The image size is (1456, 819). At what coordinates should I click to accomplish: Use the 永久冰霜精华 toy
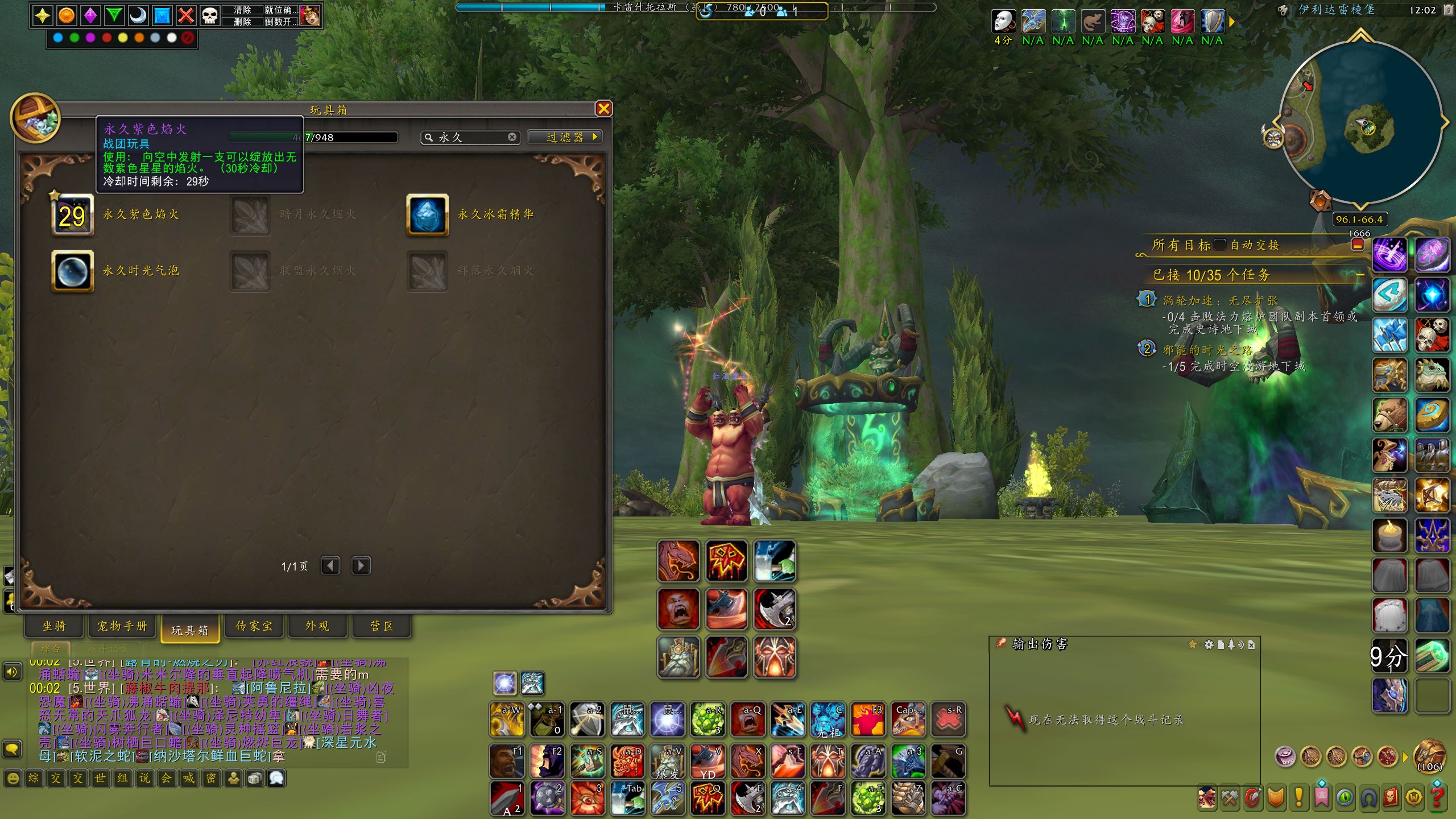(427, 215)
